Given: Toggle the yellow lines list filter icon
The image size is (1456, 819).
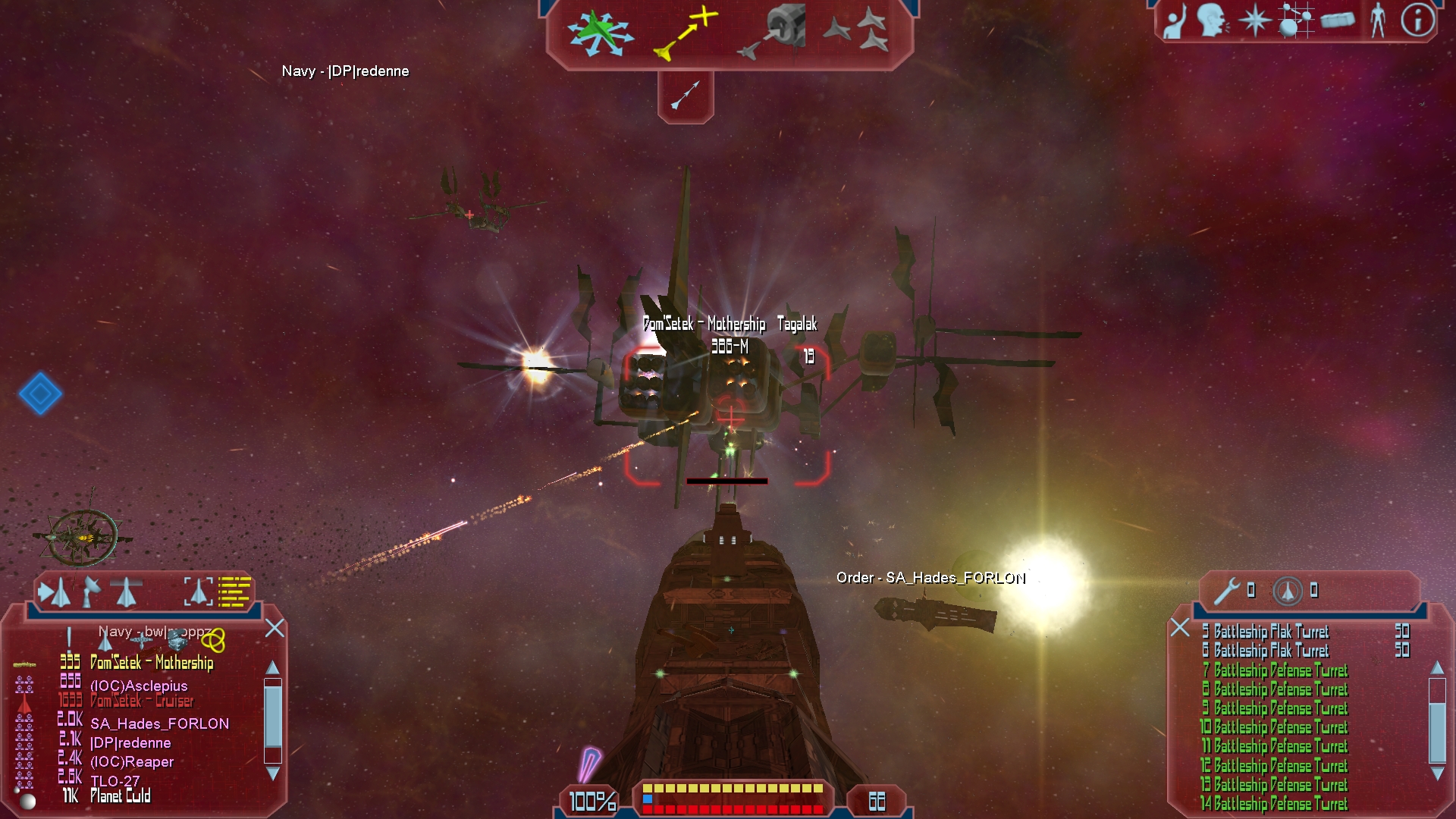Looking at the screenshot, I should (x=234, y=591).
